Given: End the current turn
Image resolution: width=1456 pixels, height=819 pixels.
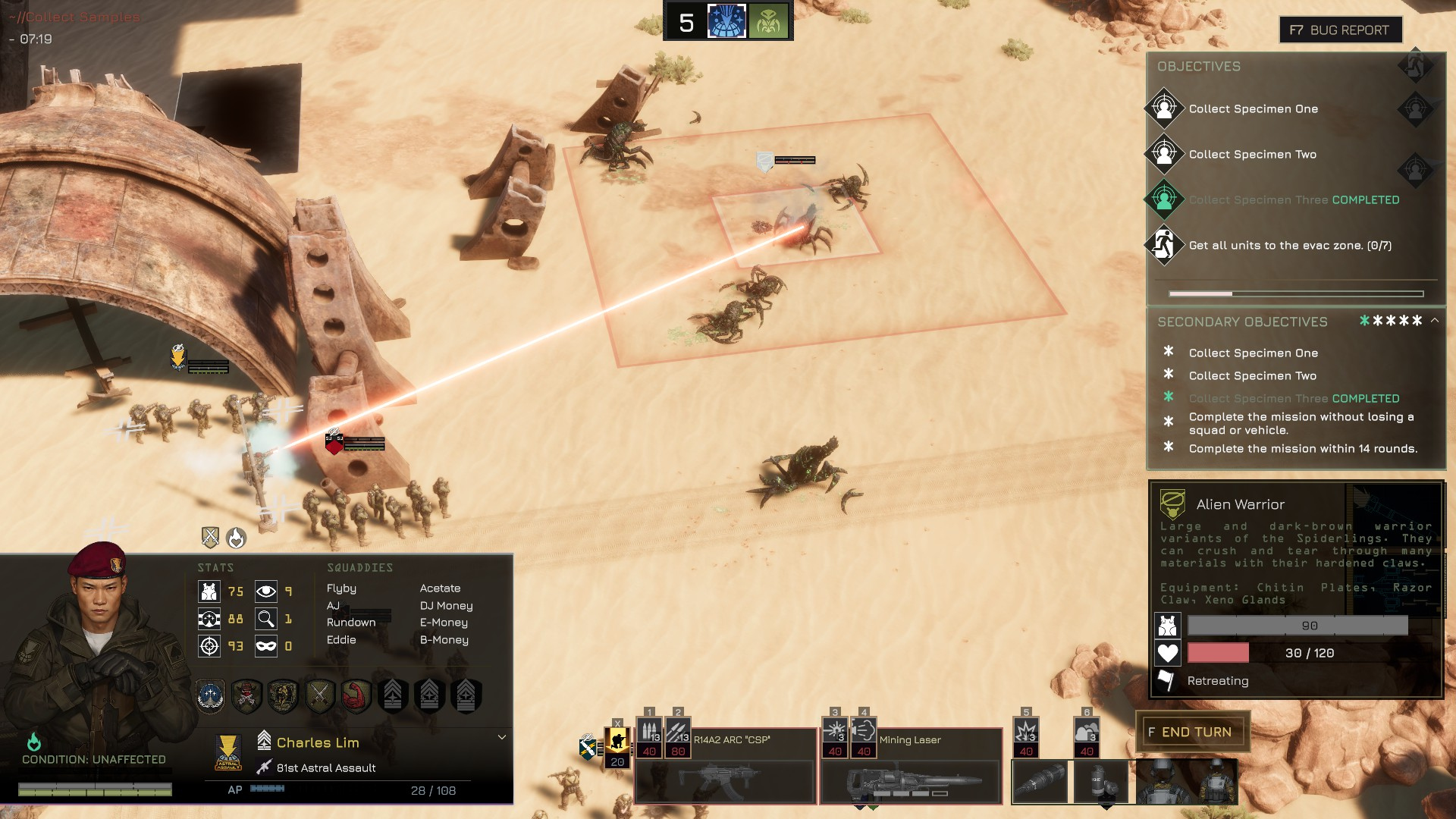Looking at the screenshot, I should (1191, 732).
